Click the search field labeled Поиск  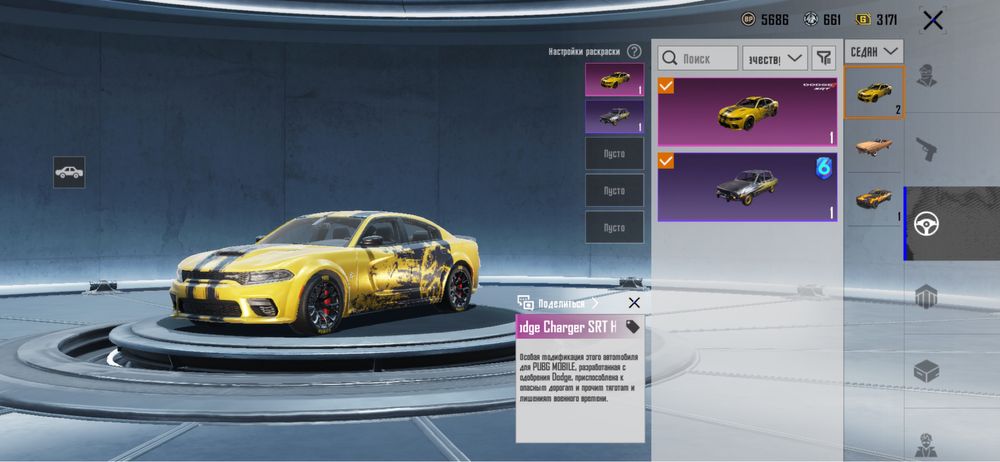(x=699, y=59)
